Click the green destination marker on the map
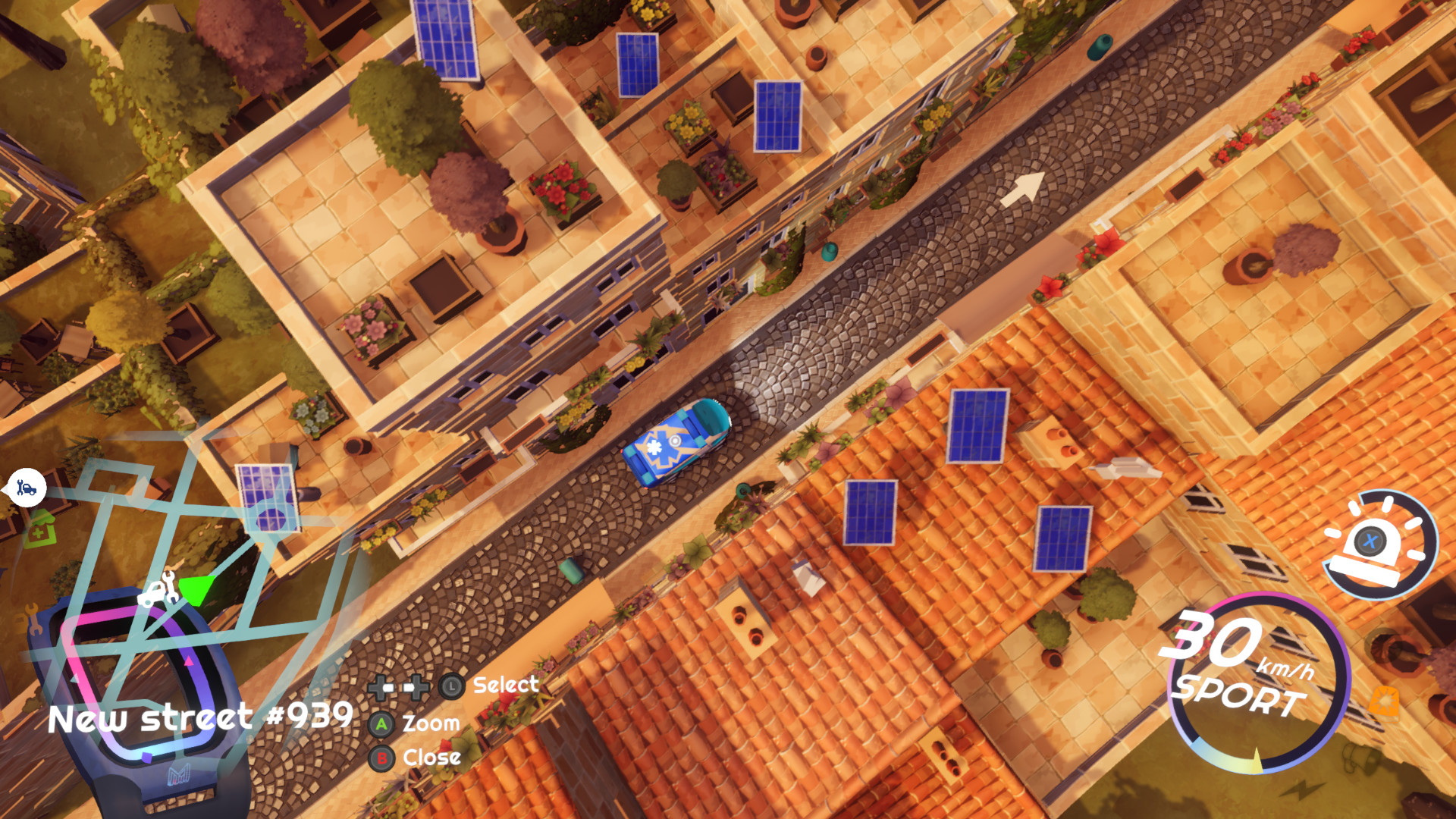The width and height of the screenshot is (1456, 819). click(x=197, y=590)
